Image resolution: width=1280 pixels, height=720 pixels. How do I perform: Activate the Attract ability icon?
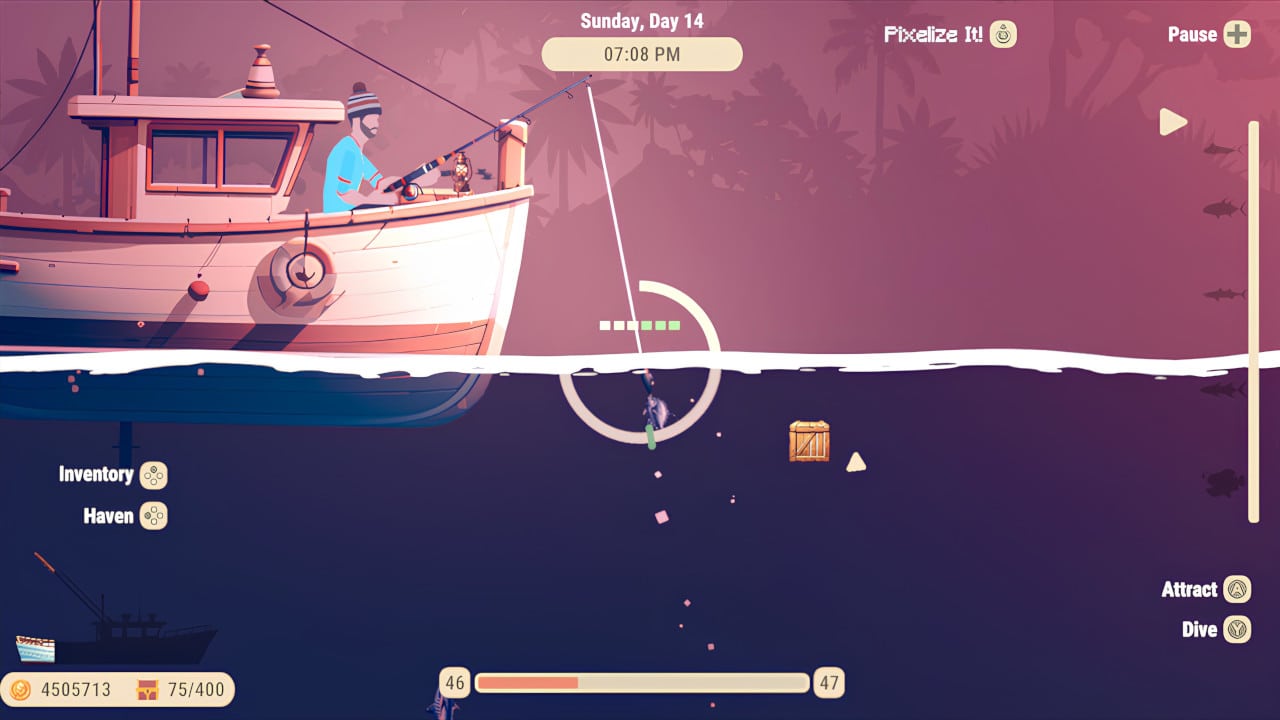(x=1240, y=589)
